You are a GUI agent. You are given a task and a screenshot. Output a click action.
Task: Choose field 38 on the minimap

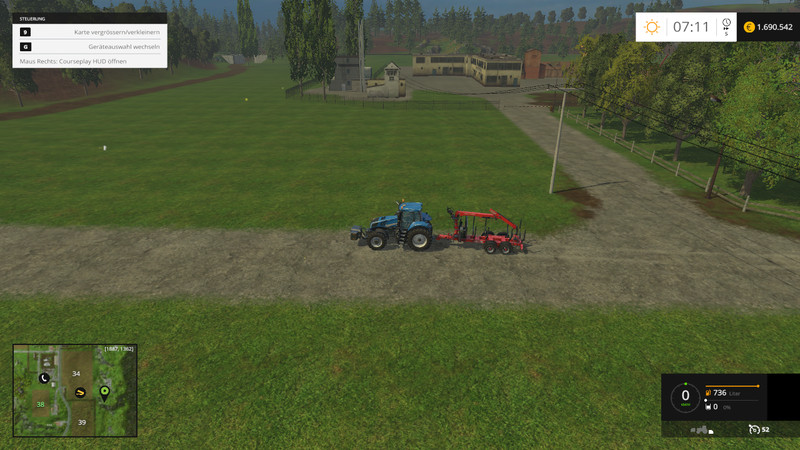[x=41, y=404]
